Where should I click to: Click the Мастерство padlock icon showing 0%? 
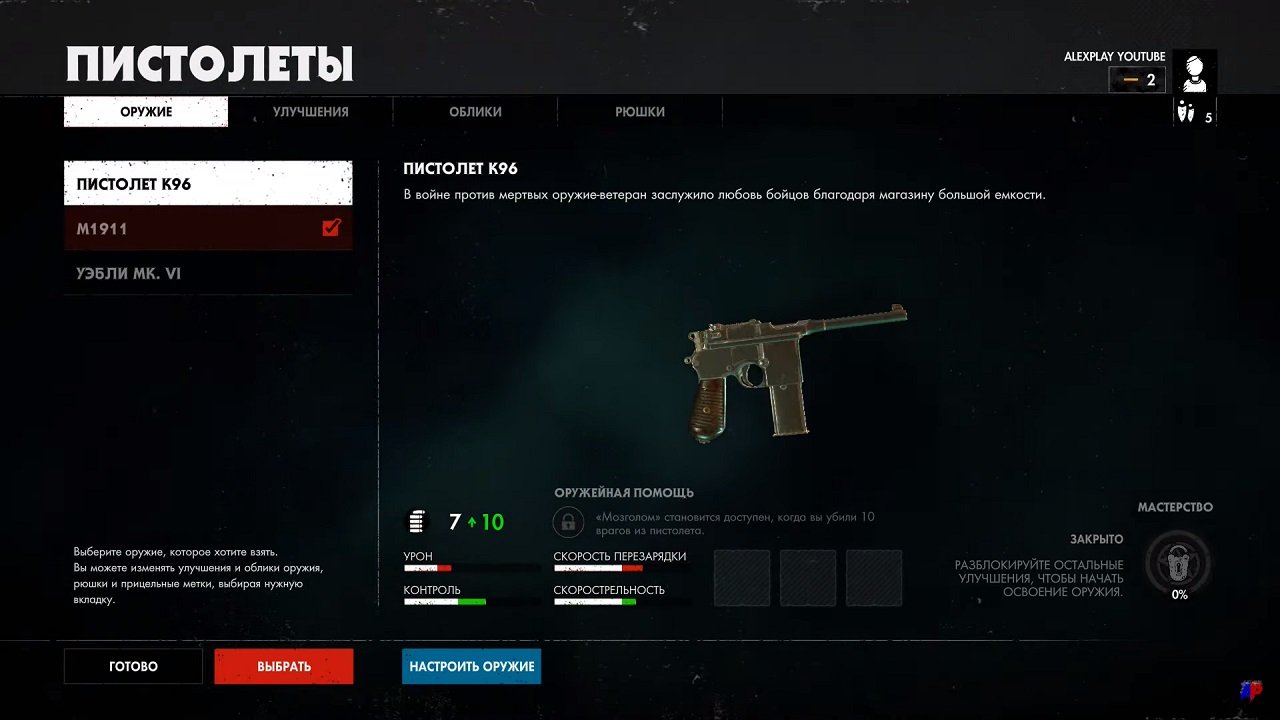[x=1177, y=563]
